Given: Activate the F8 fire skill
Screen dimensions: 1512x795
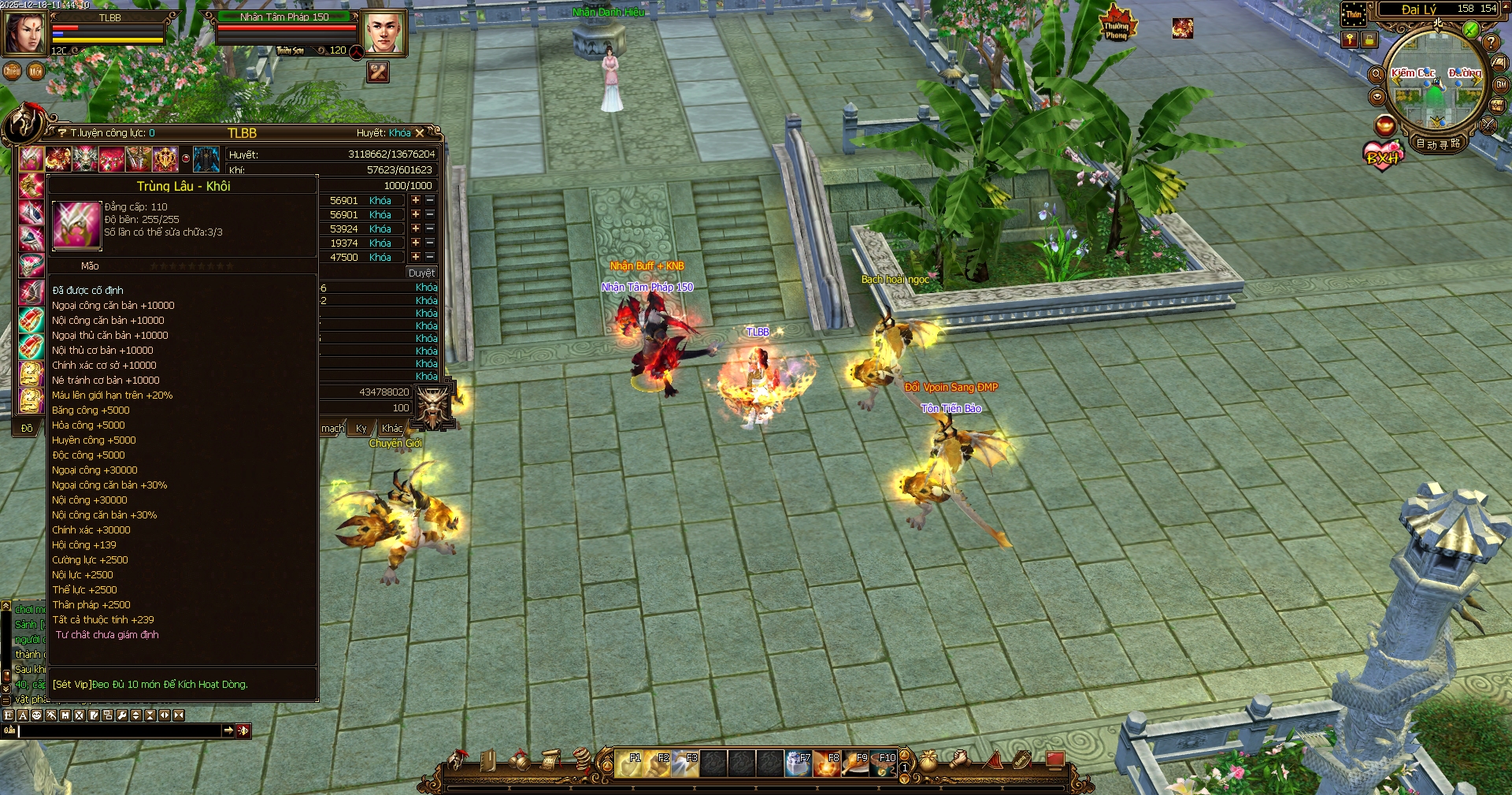Looking at the screenshot, I should click(x=826, y=763).
